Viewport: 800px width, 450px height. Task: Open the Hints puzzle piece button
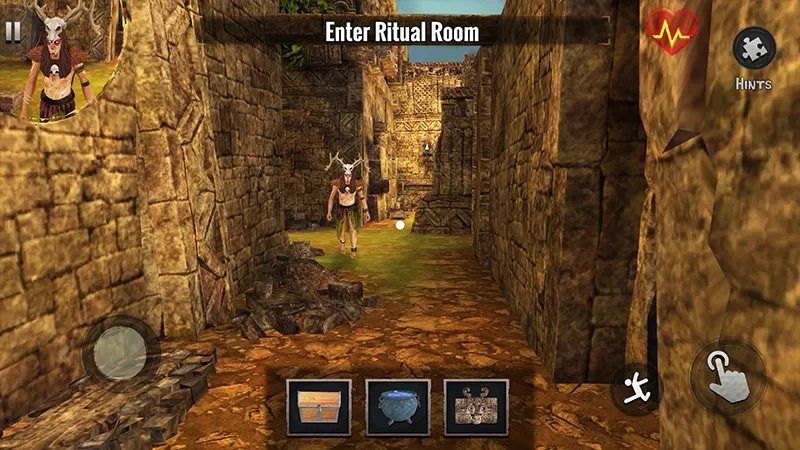[x=753, y=48]
